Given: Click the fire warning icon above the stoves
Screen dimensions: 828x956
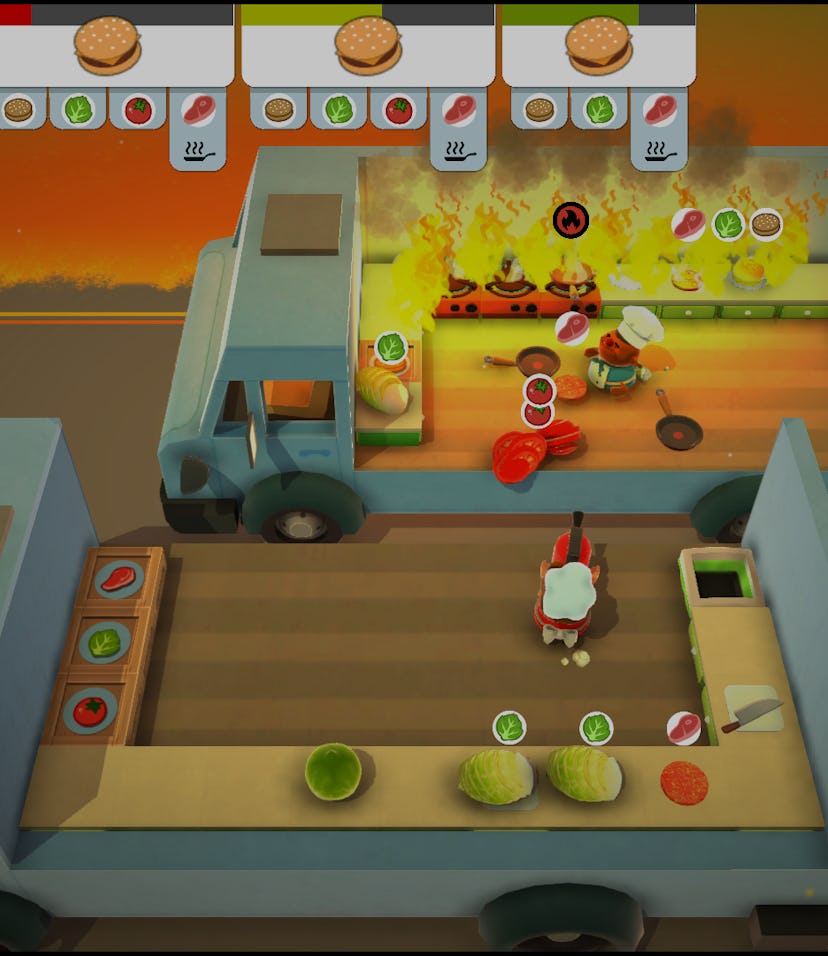Looking at the screenshot, I should [x=570, y=220].
